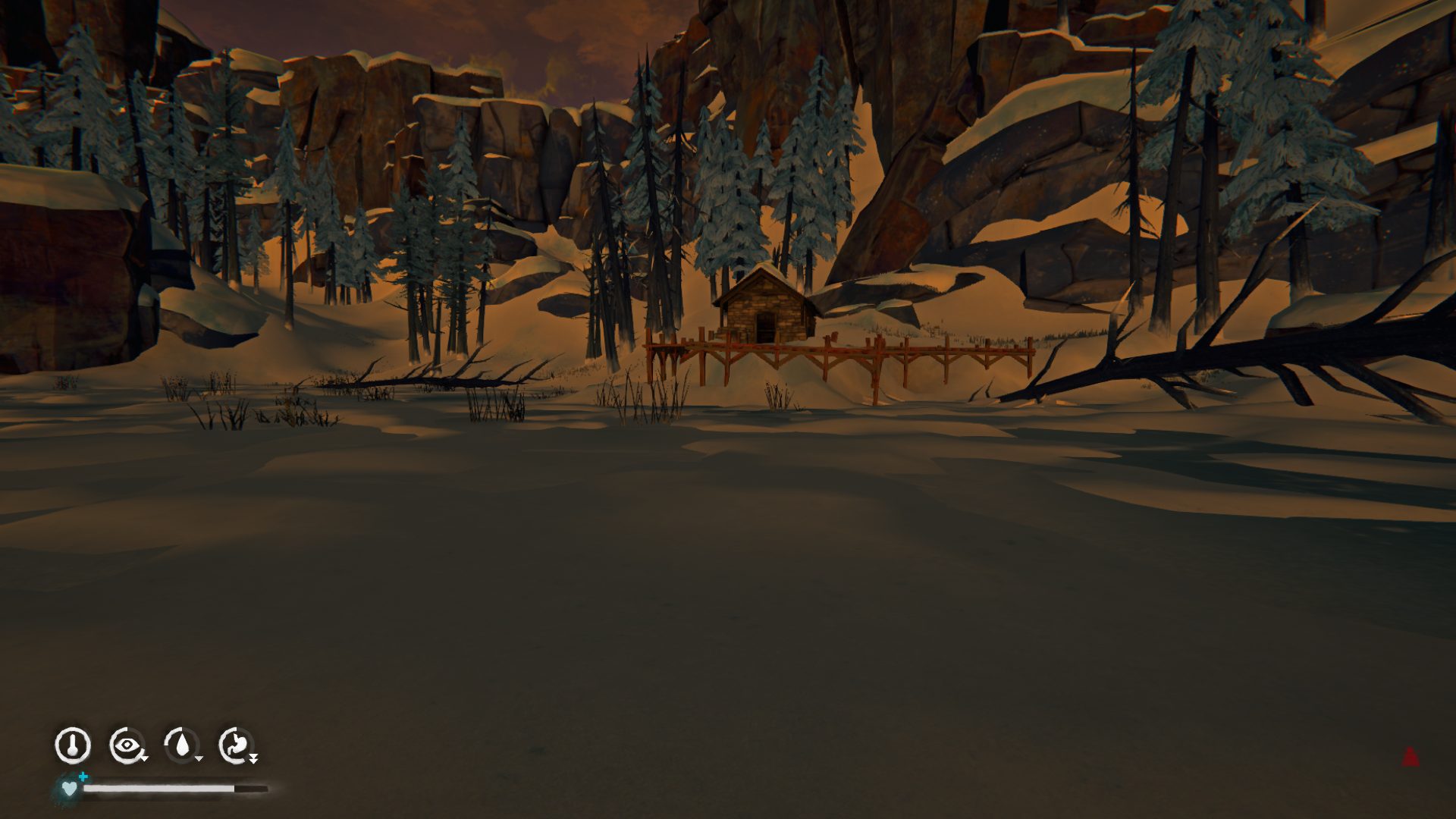Click the red triangle warning indicator

pos(1410,756)
